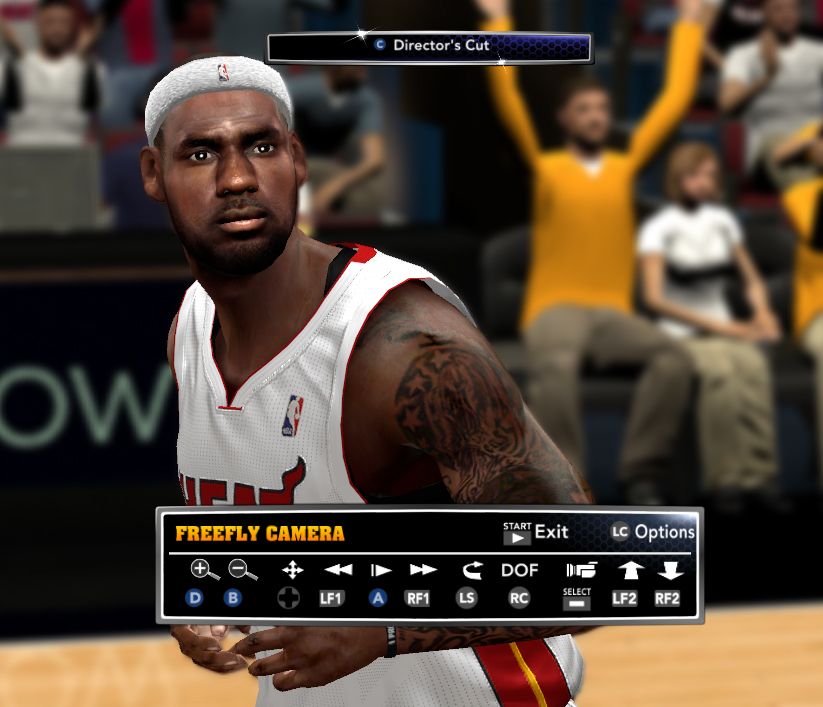Image resolution: width=823 pixels, height=707 pixels.
Task: Rewind the replay with the double-left arrows
Action: pyautogui.click(x=338, y=570)
